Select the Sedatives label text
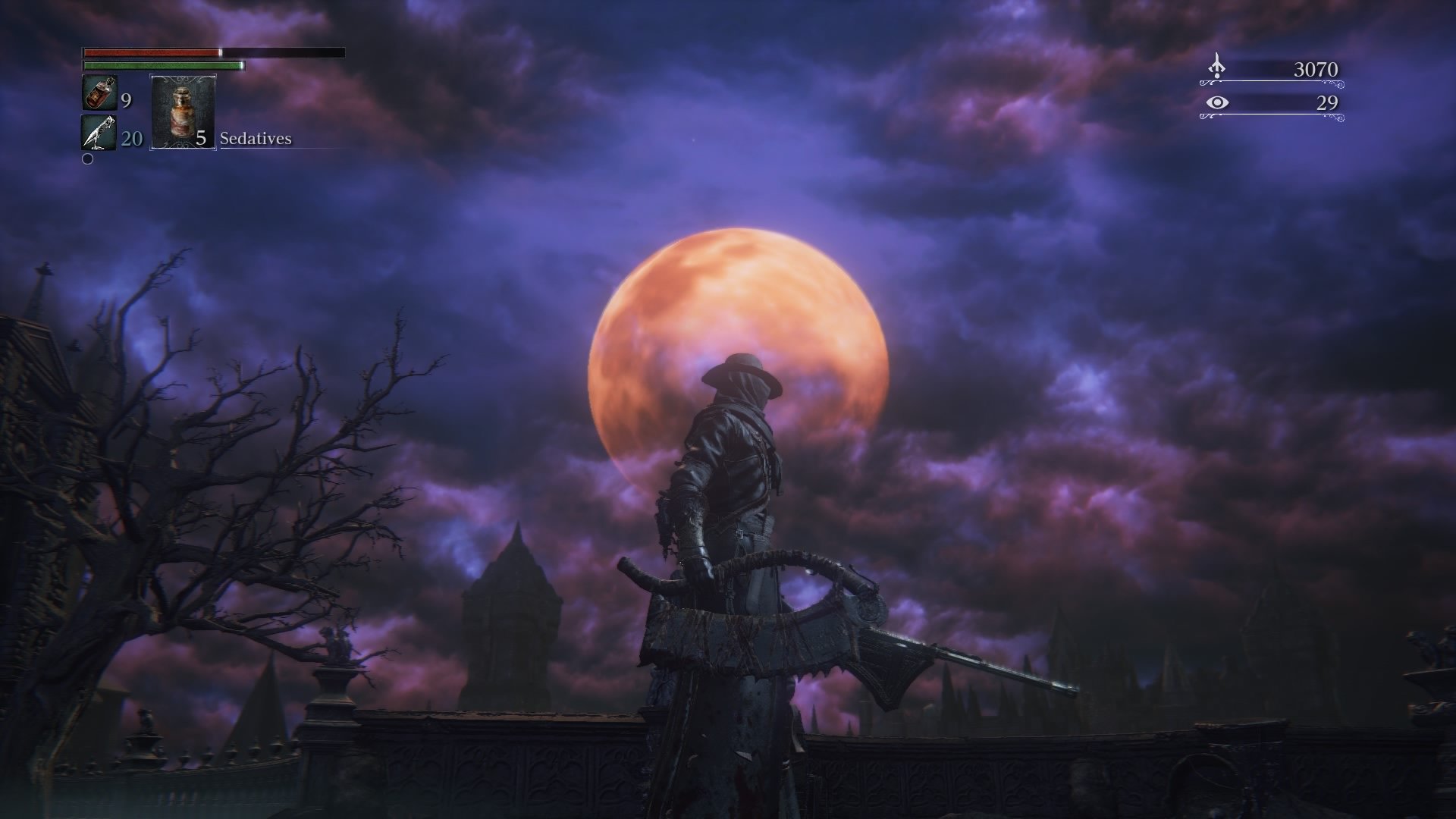Image resolution: width=1456 pixels, height=819 pixels. [255, 139]
